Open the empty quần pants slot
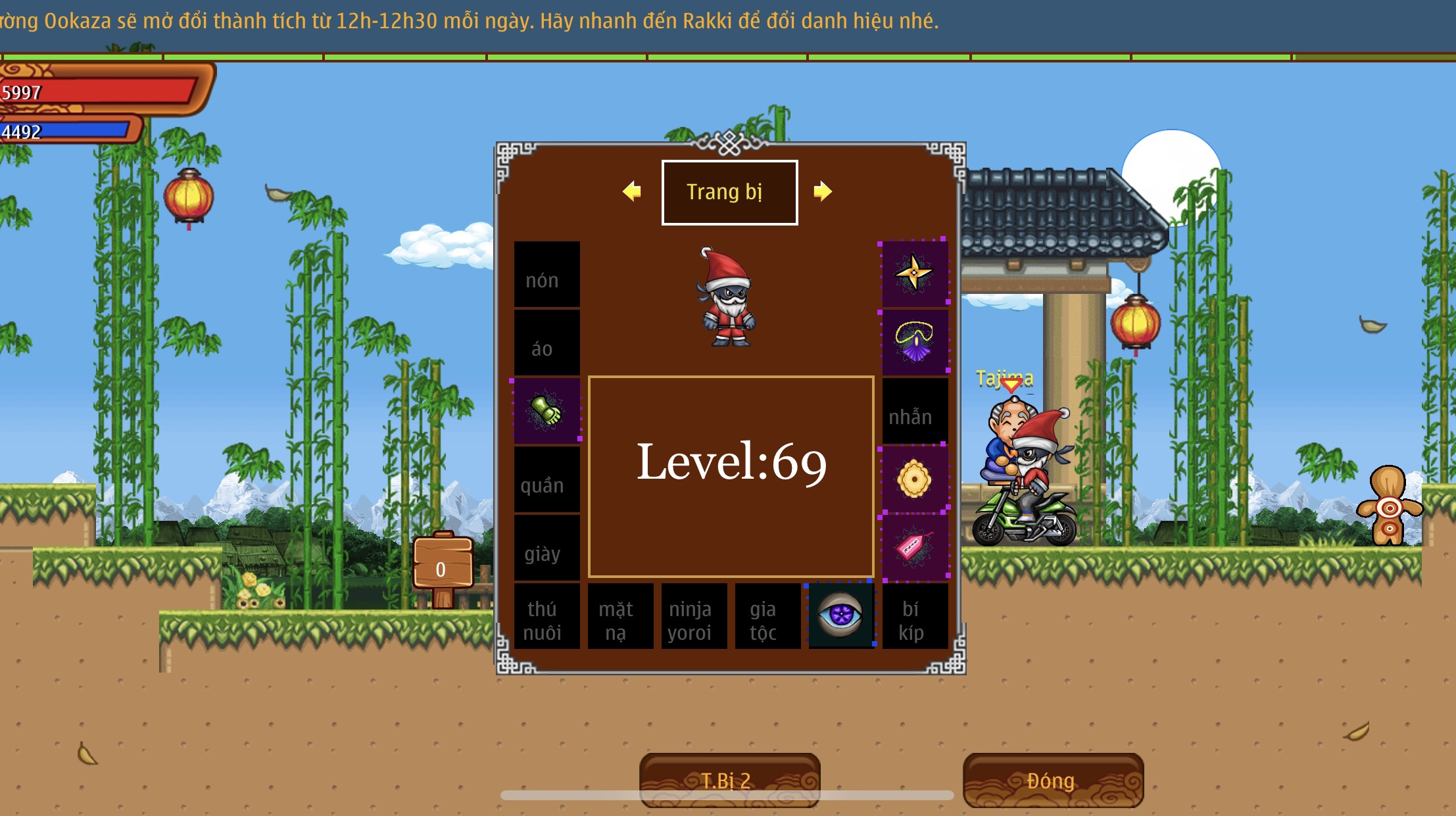Screen dimensions: 1456x816 [546, 479]
